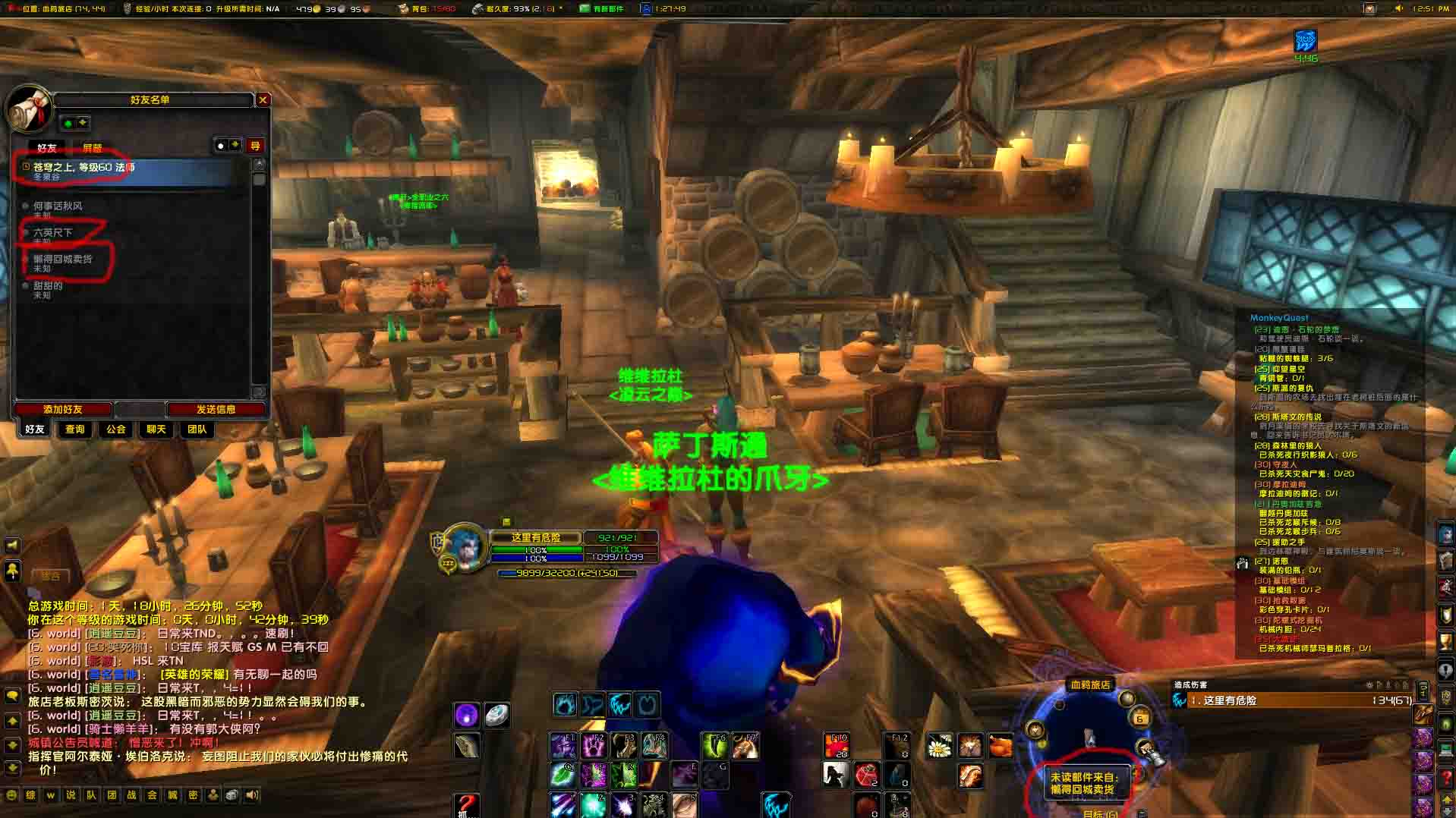The width and height of the screenshot is (1456, 818).
Task: Activate the F1 action bar ability
Action: (563, 746)
